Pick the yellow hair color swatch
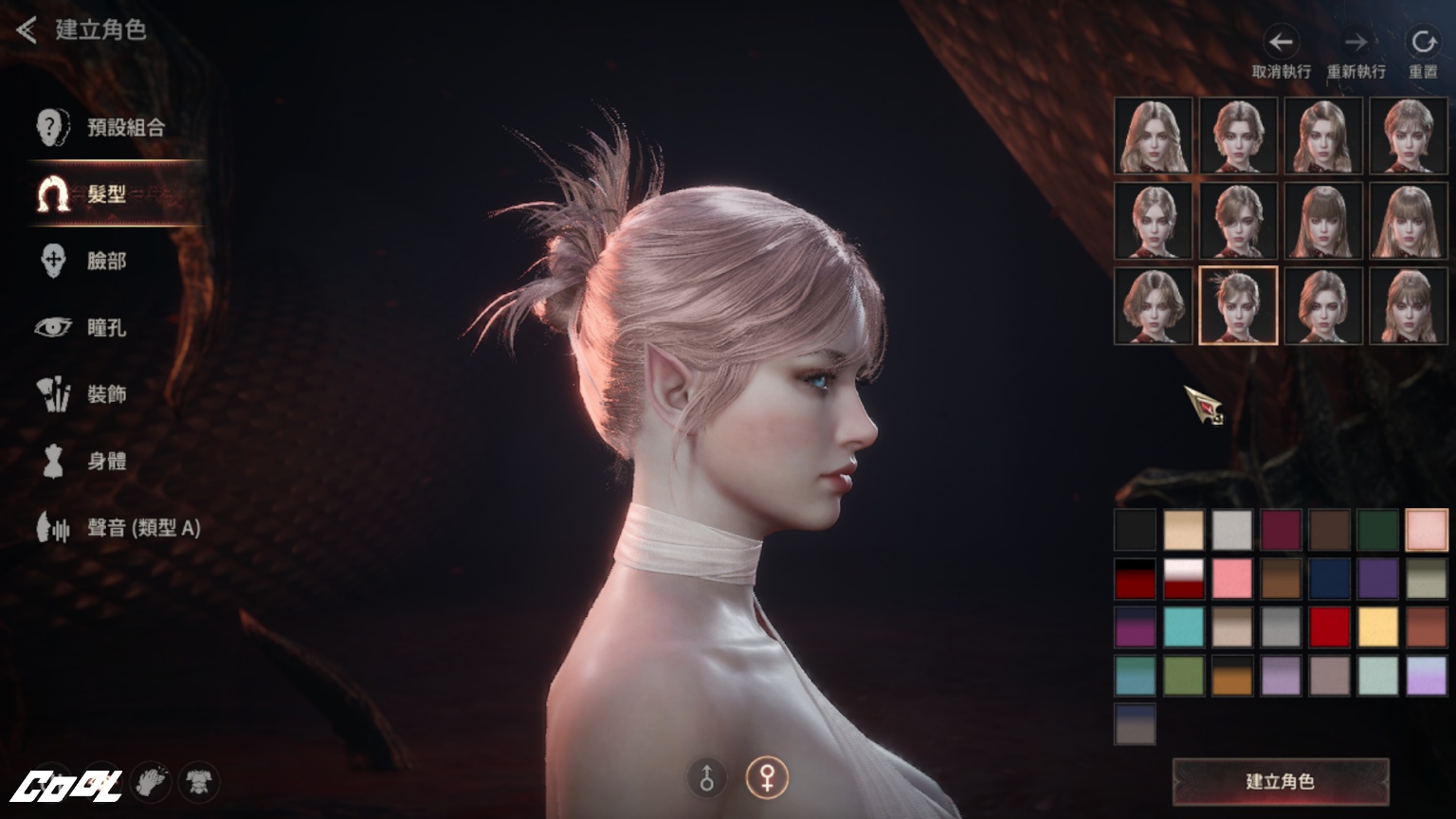 point(1377,627)
